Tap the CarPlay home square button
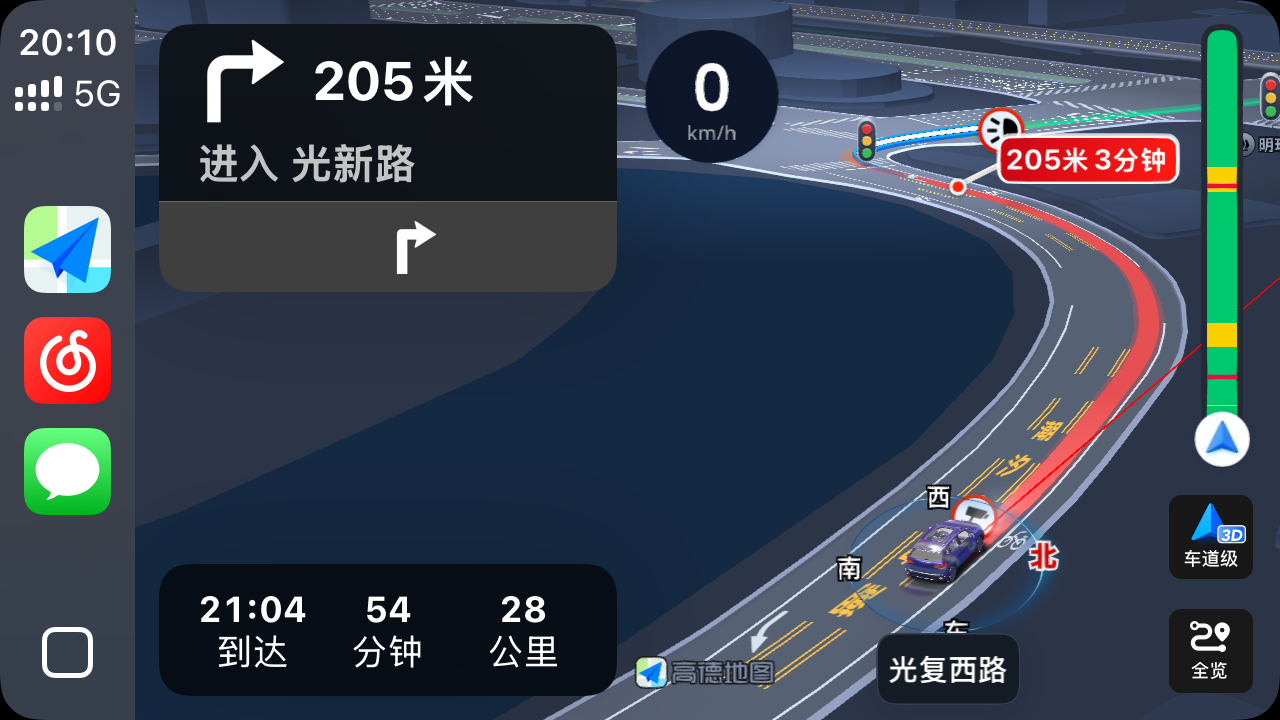 pyautogui.click(x=68, y=653)
